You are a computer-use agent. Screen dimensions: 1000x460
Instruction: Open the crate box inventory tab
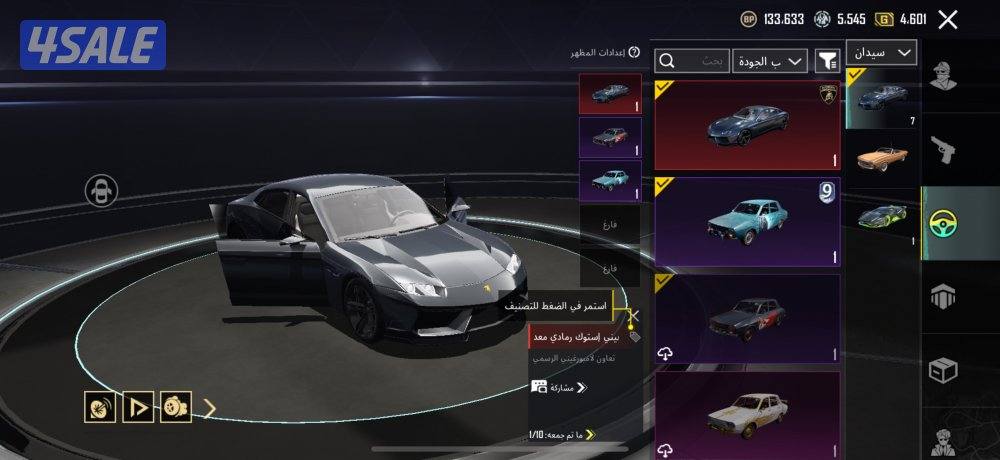point(943,370)
